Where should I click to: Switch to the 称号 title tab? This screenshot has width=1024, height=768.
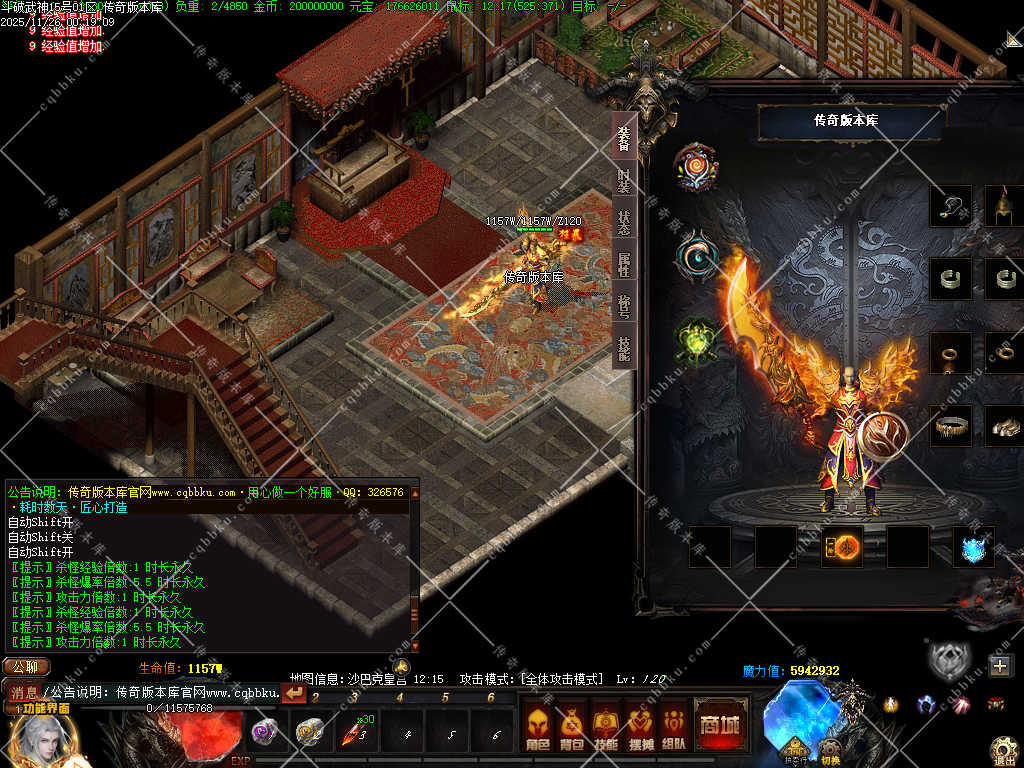624,306
